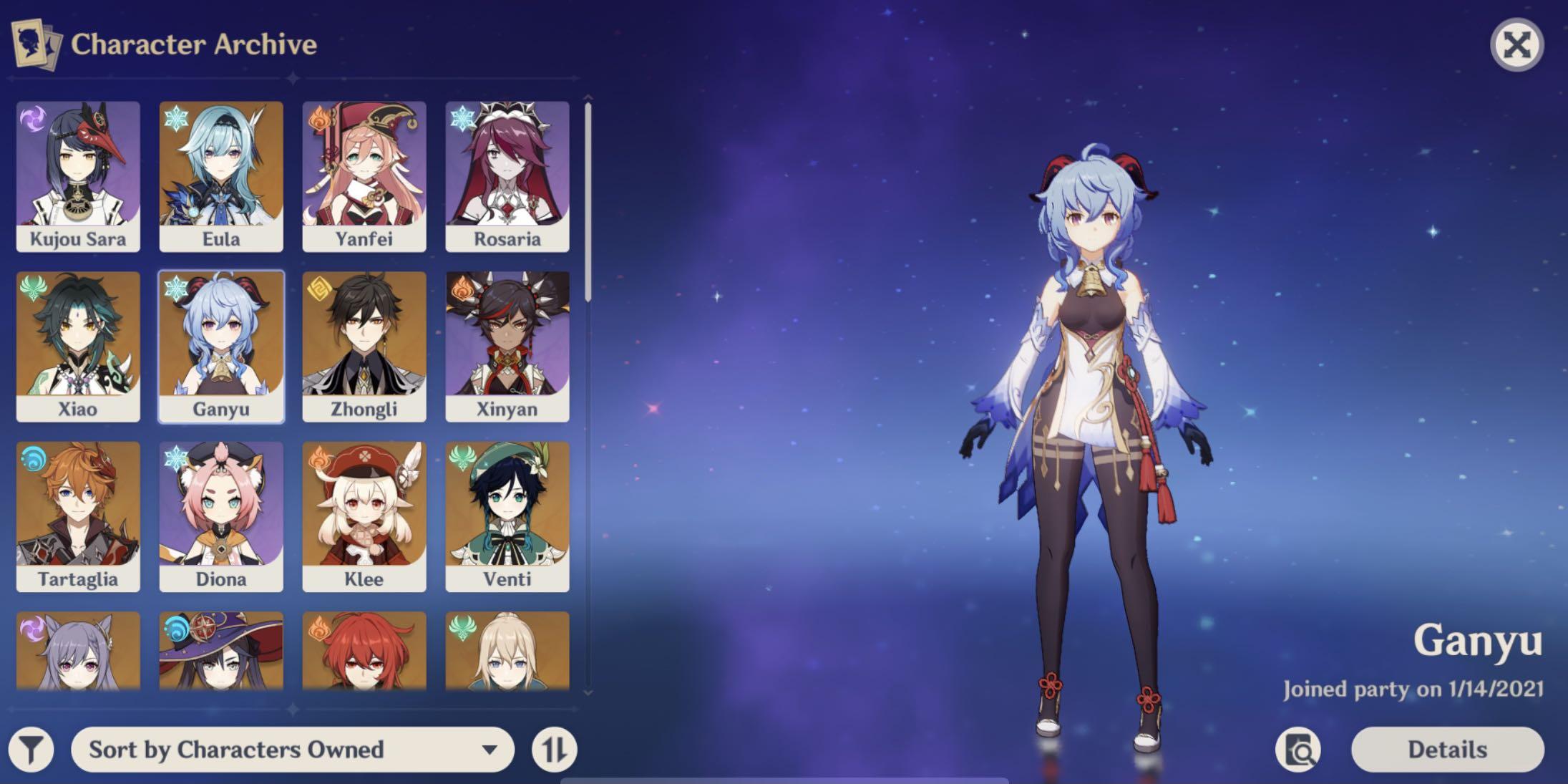
Task: Choose the Eula character card
Action: click(221, 176)
